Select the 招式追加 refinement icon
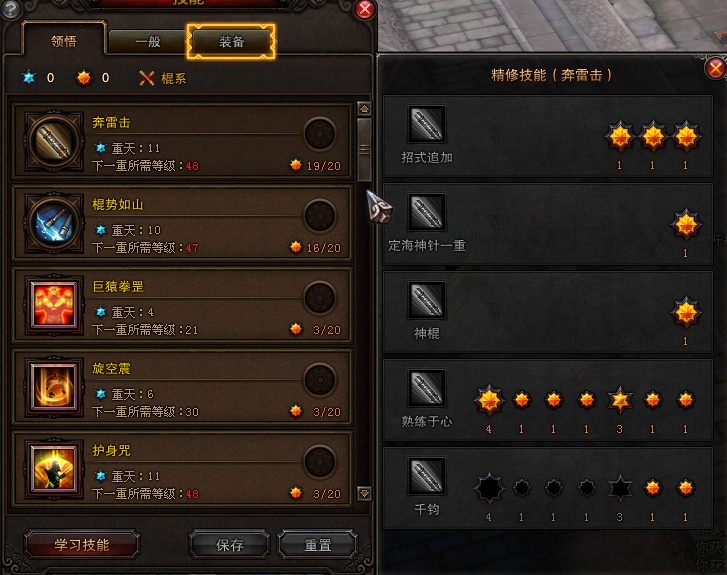The width and height of the screenshot is (727, 575). click(427, 124)
